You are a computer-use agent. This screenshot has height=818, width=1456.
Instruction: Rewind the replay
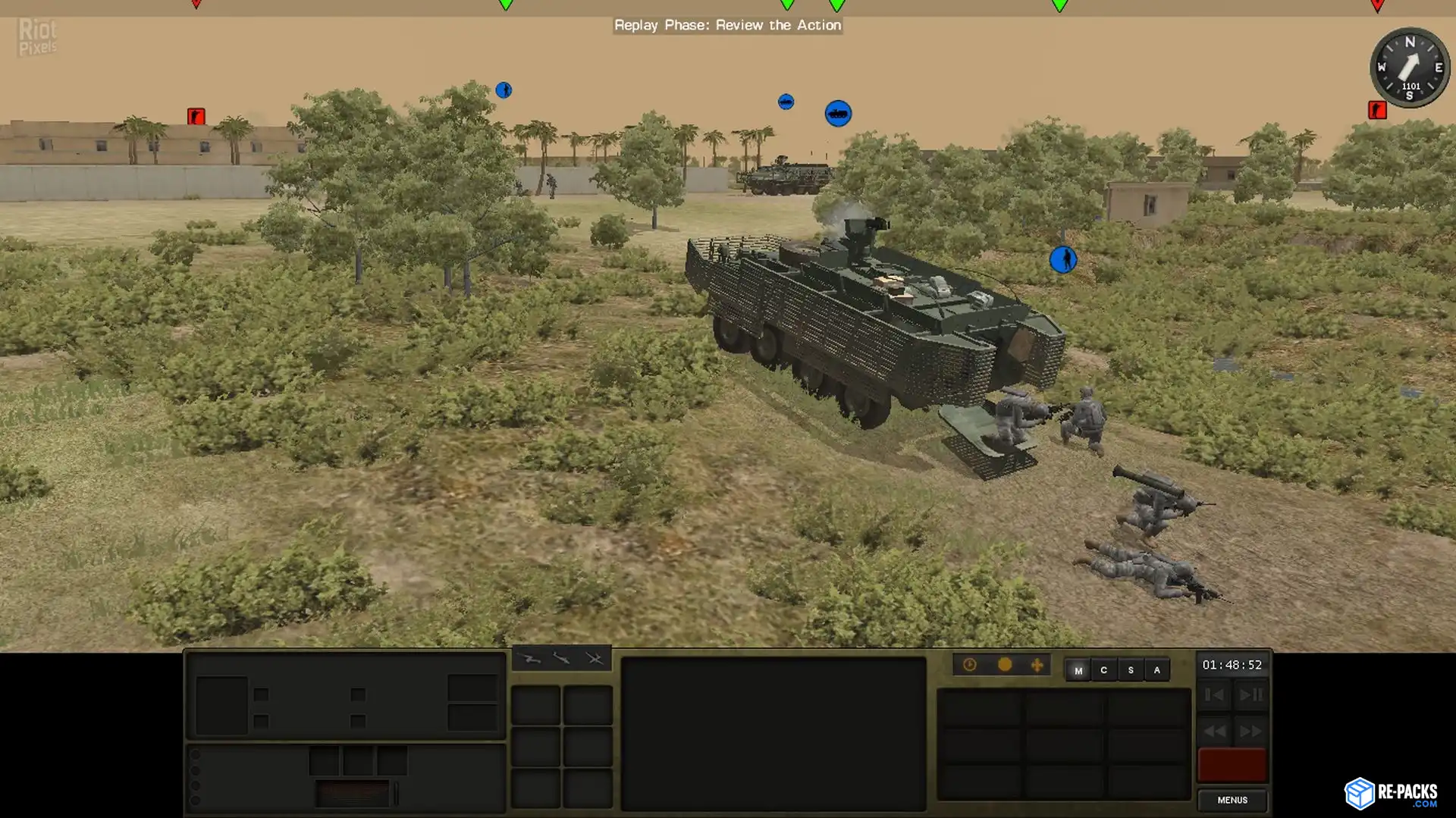[x=1214, y=732]
